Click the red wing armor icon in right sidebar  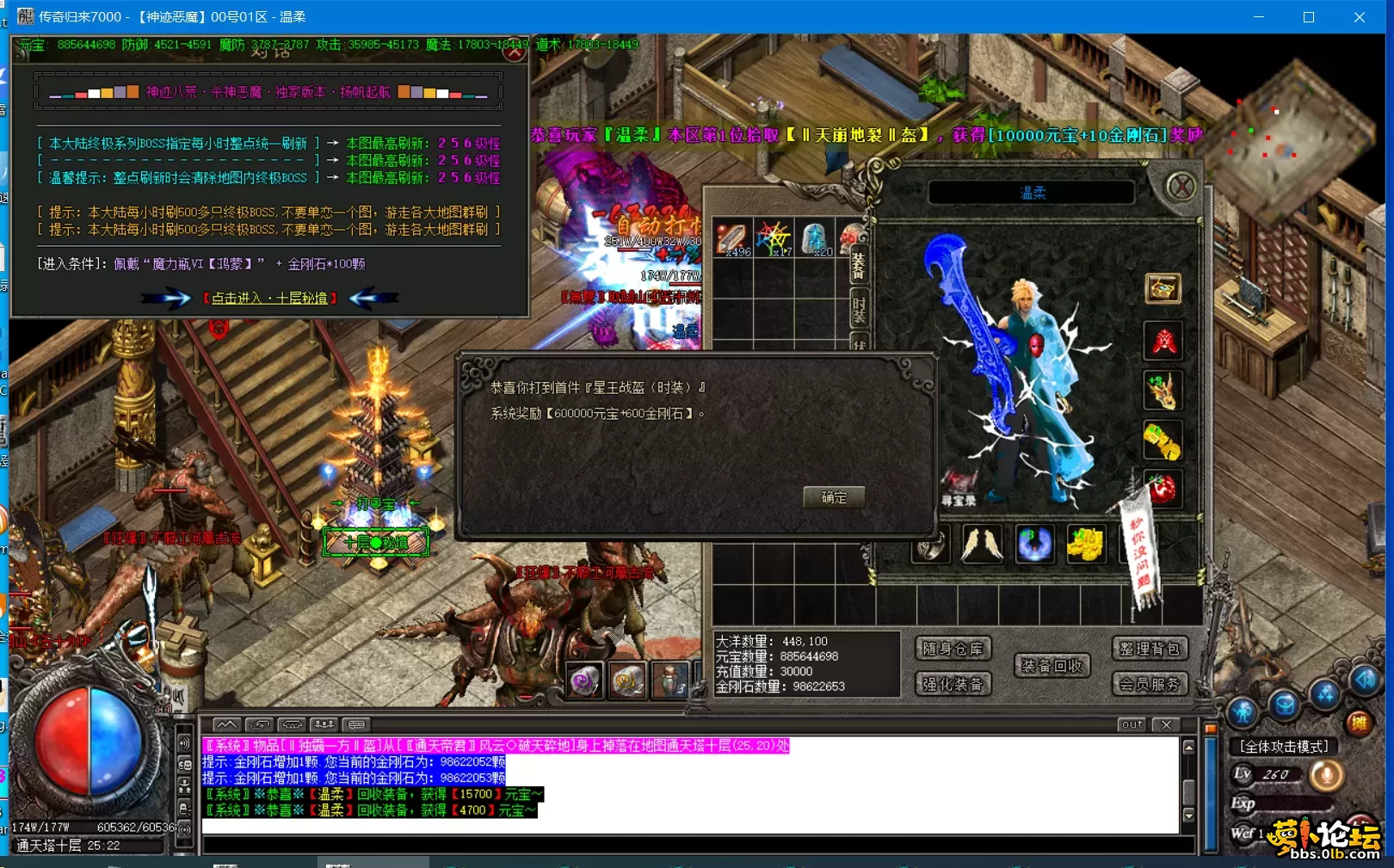pyautogui.click(x=1162, y=341)
